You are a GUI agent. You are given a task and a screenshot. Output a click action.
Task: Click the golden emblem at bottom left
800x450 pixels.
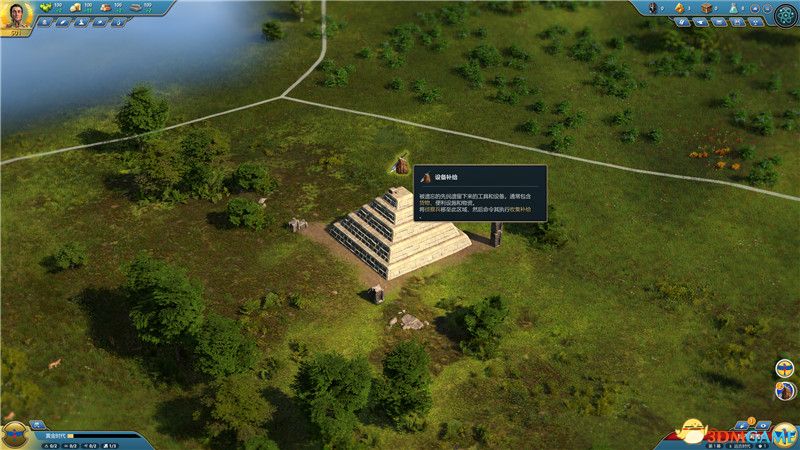click(x=14, y=434)
